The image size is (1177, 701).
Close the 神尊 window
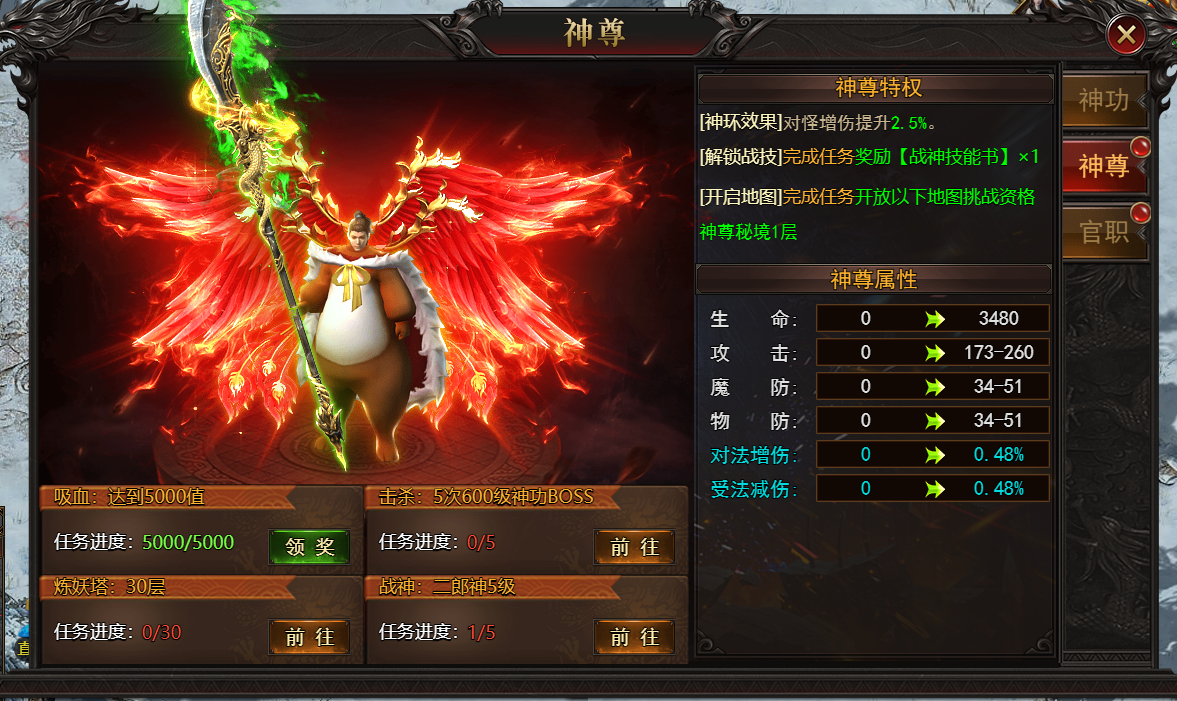tap(1126, 36)
